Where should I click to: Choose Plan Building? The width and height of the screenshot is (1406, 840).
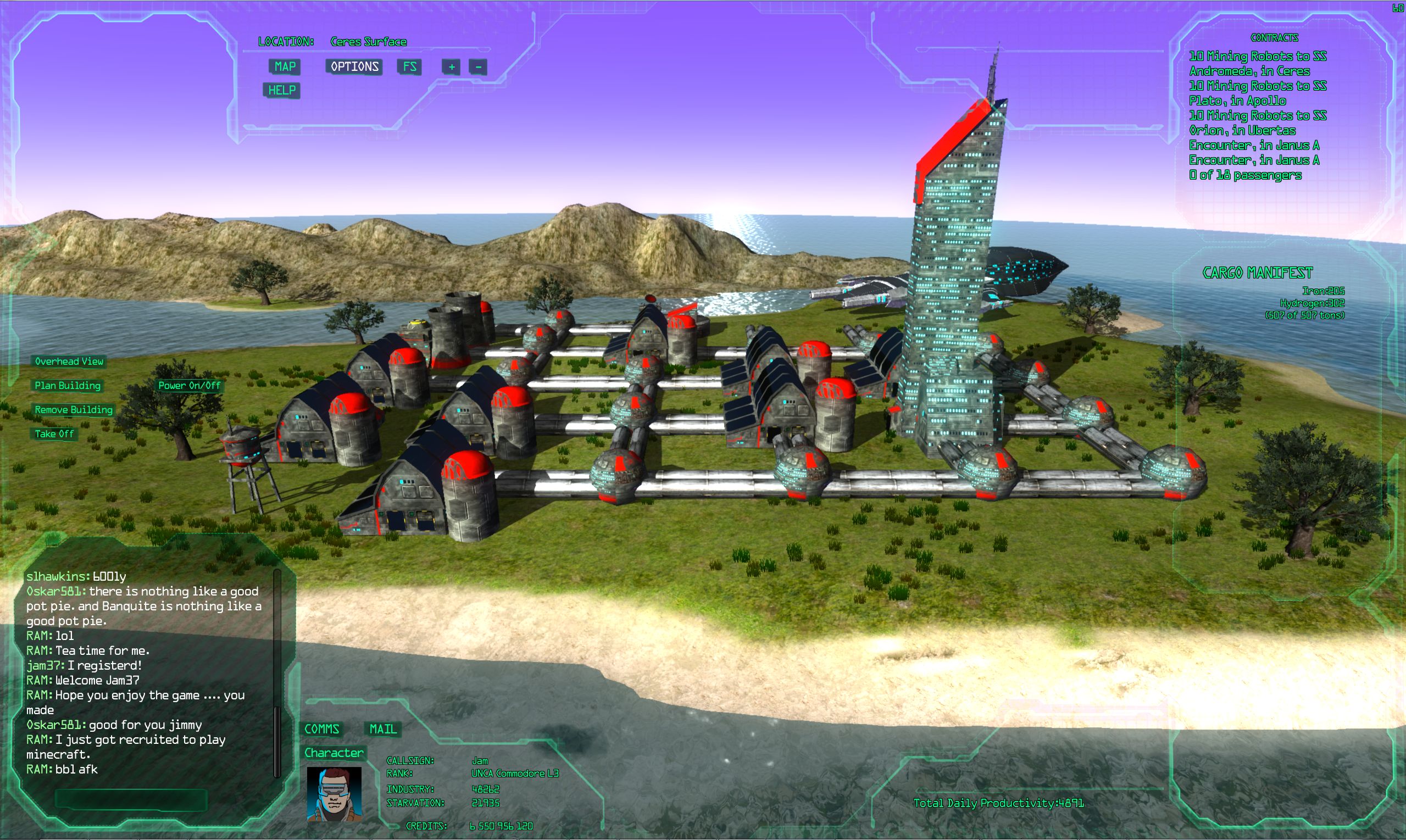click(68, 386)
